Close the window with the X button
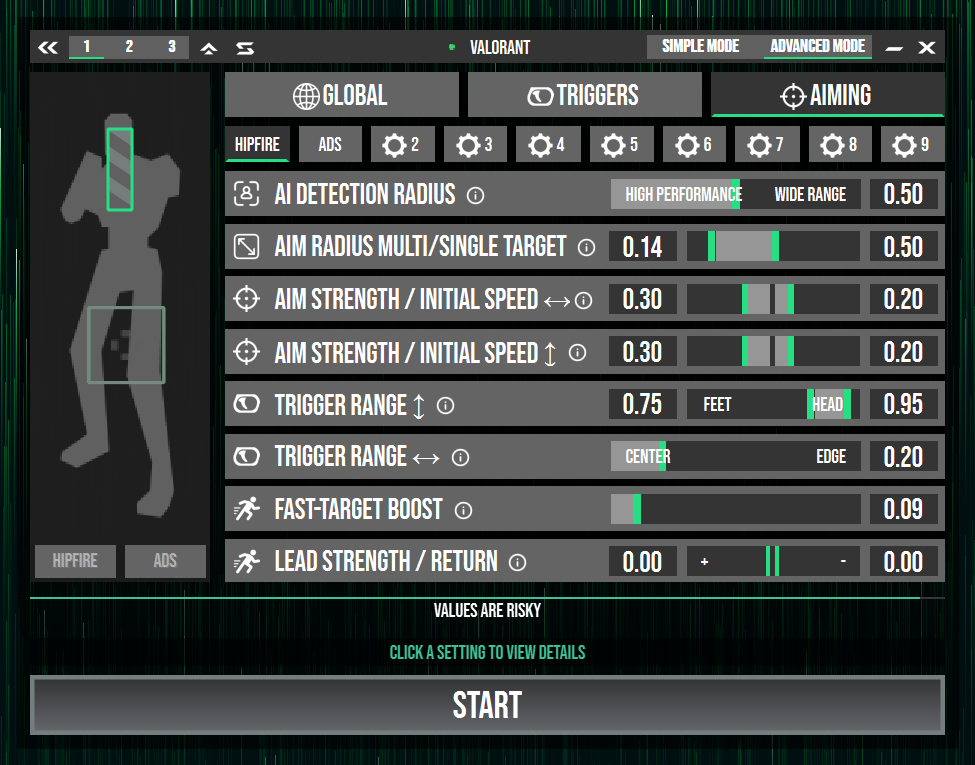Viewport: 975px width, 765px height. coord(927,47)
